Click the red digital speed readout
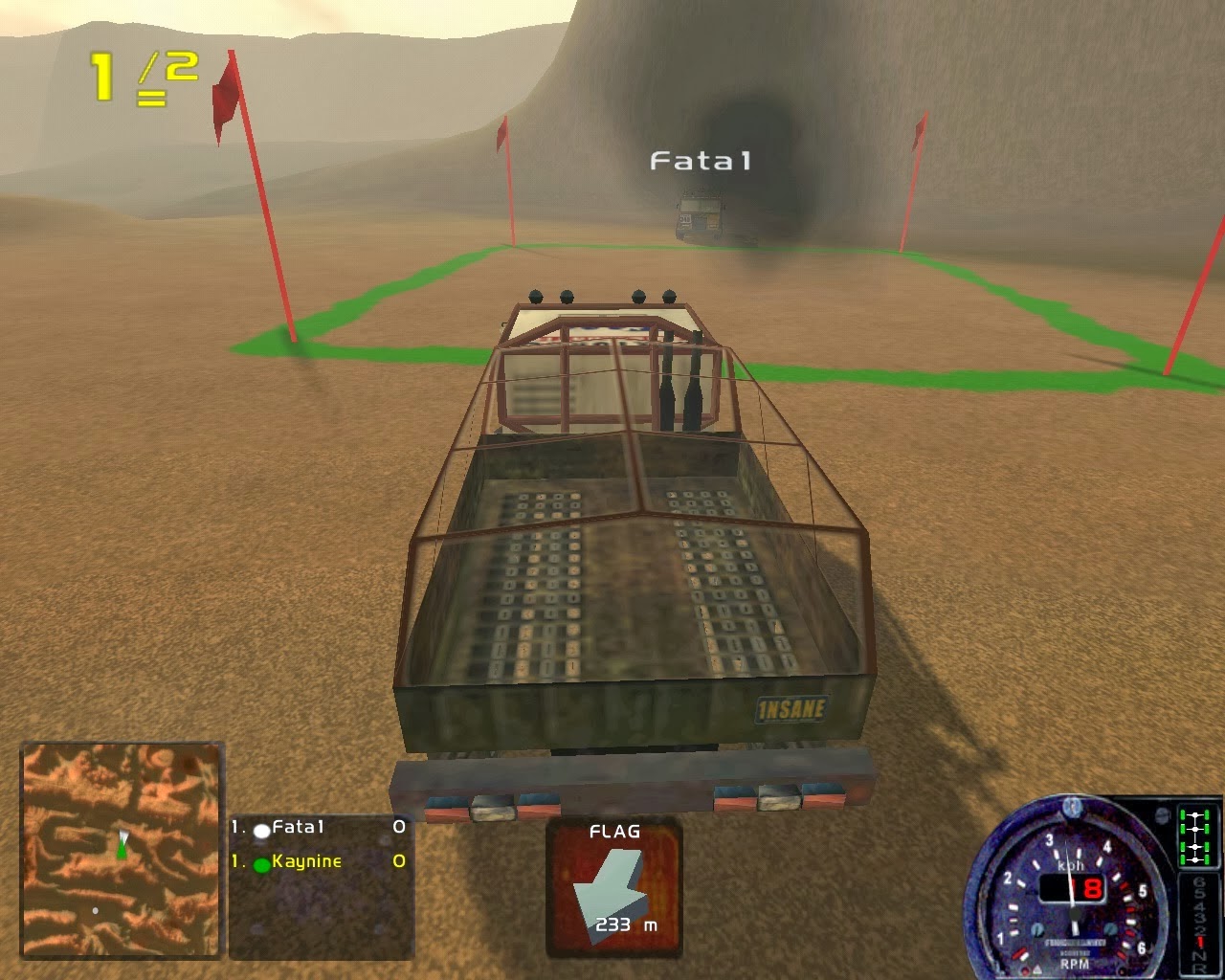Viewport: 1225px width, 980px height. pos(1089,887)
